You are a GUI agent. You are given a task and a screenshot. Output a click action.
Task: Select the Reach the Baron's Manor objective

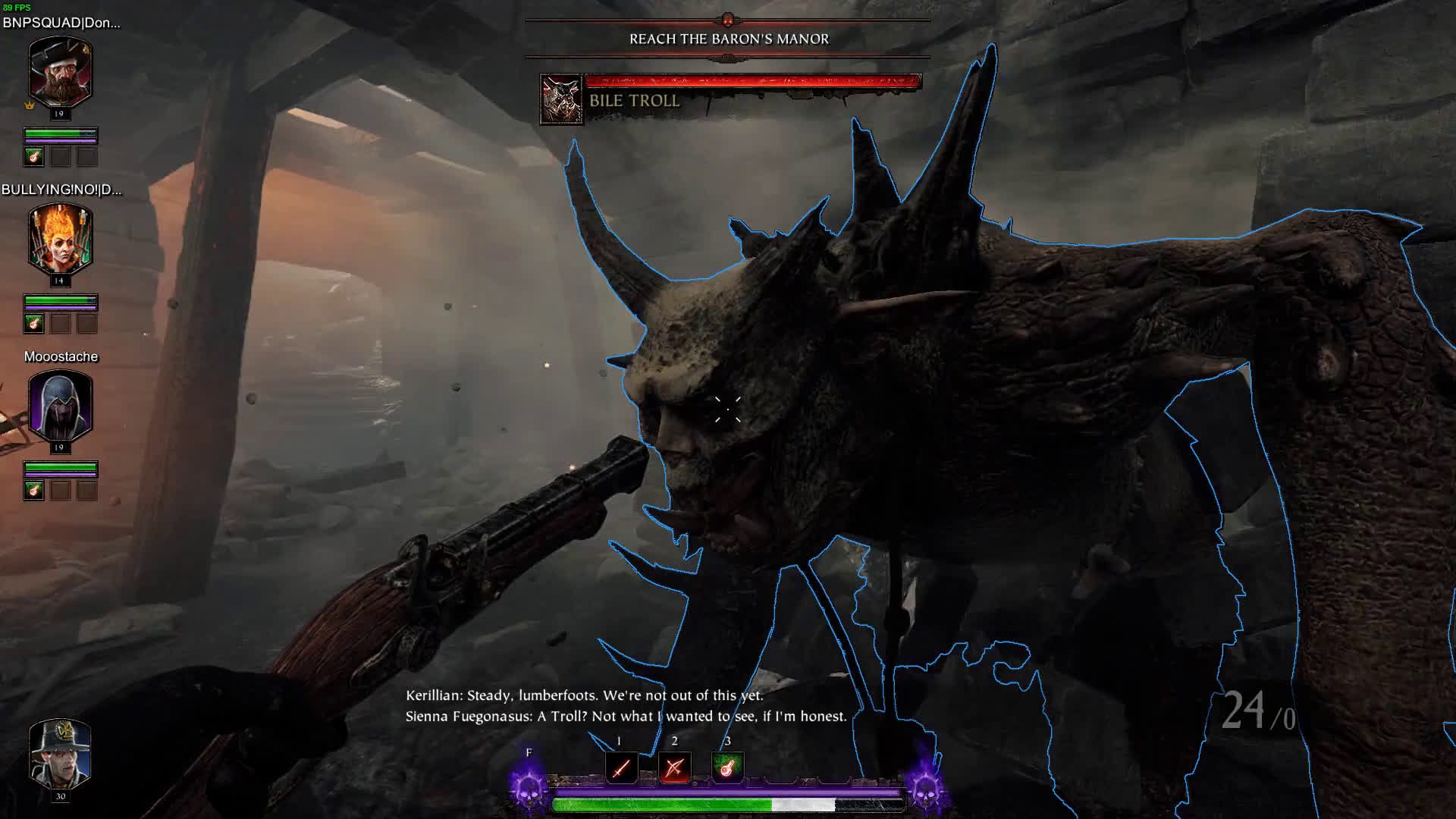click(x=729, y=39)
